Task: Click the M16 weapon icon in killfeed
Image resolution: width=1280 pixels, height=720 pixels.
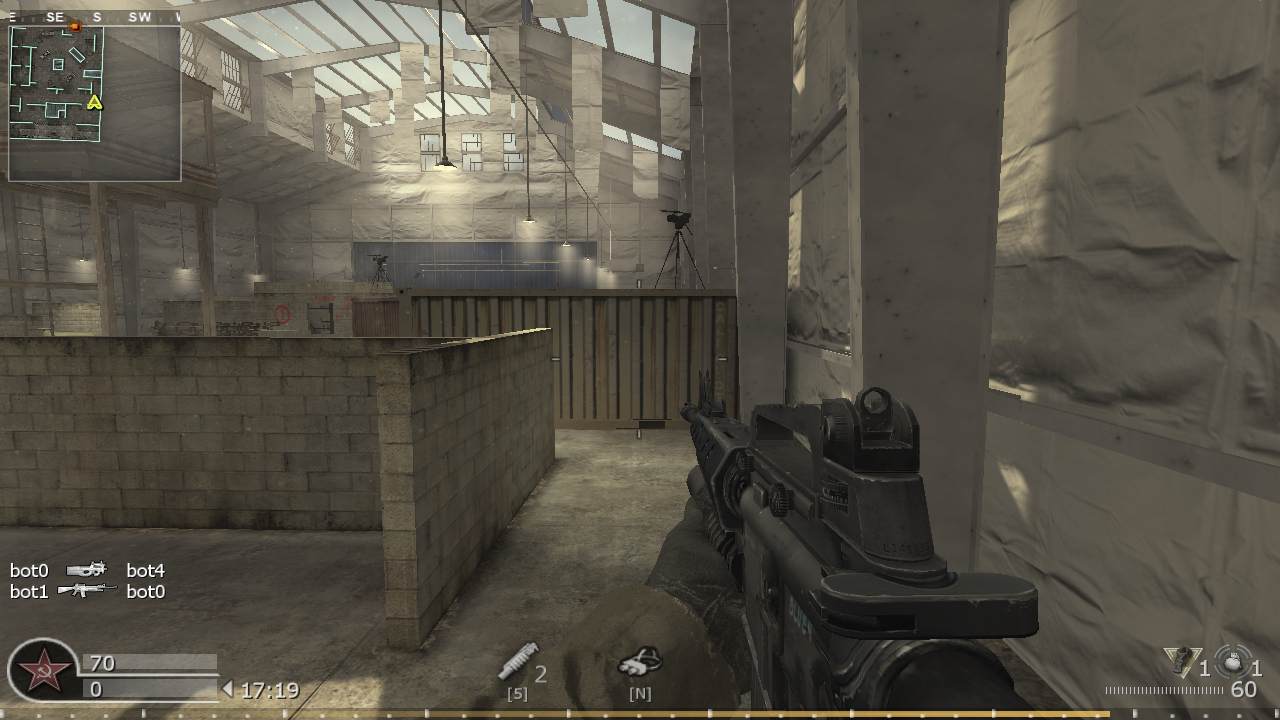Action: tap(85, 592)
